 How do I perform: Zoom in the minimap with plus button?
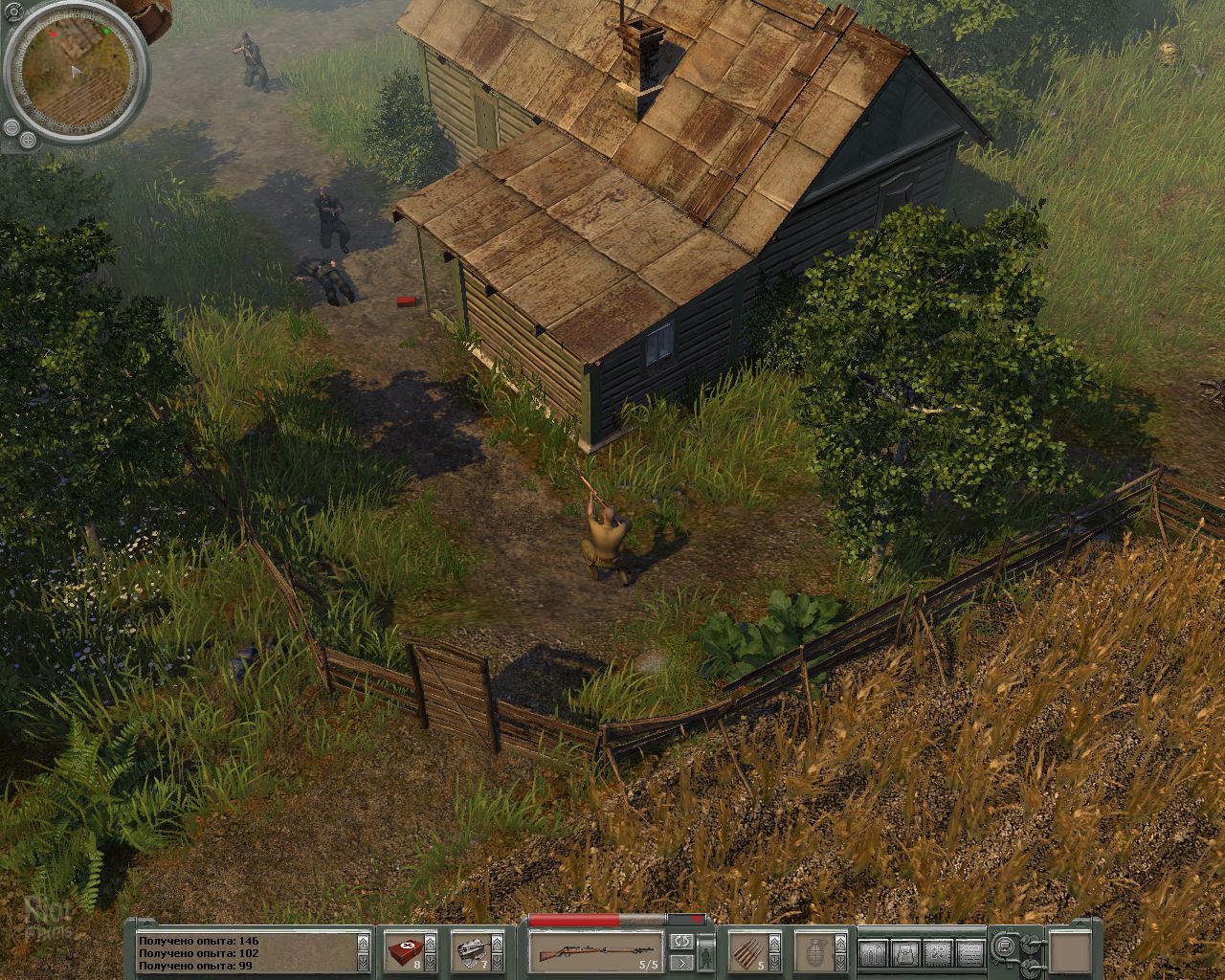click(27, 141)
